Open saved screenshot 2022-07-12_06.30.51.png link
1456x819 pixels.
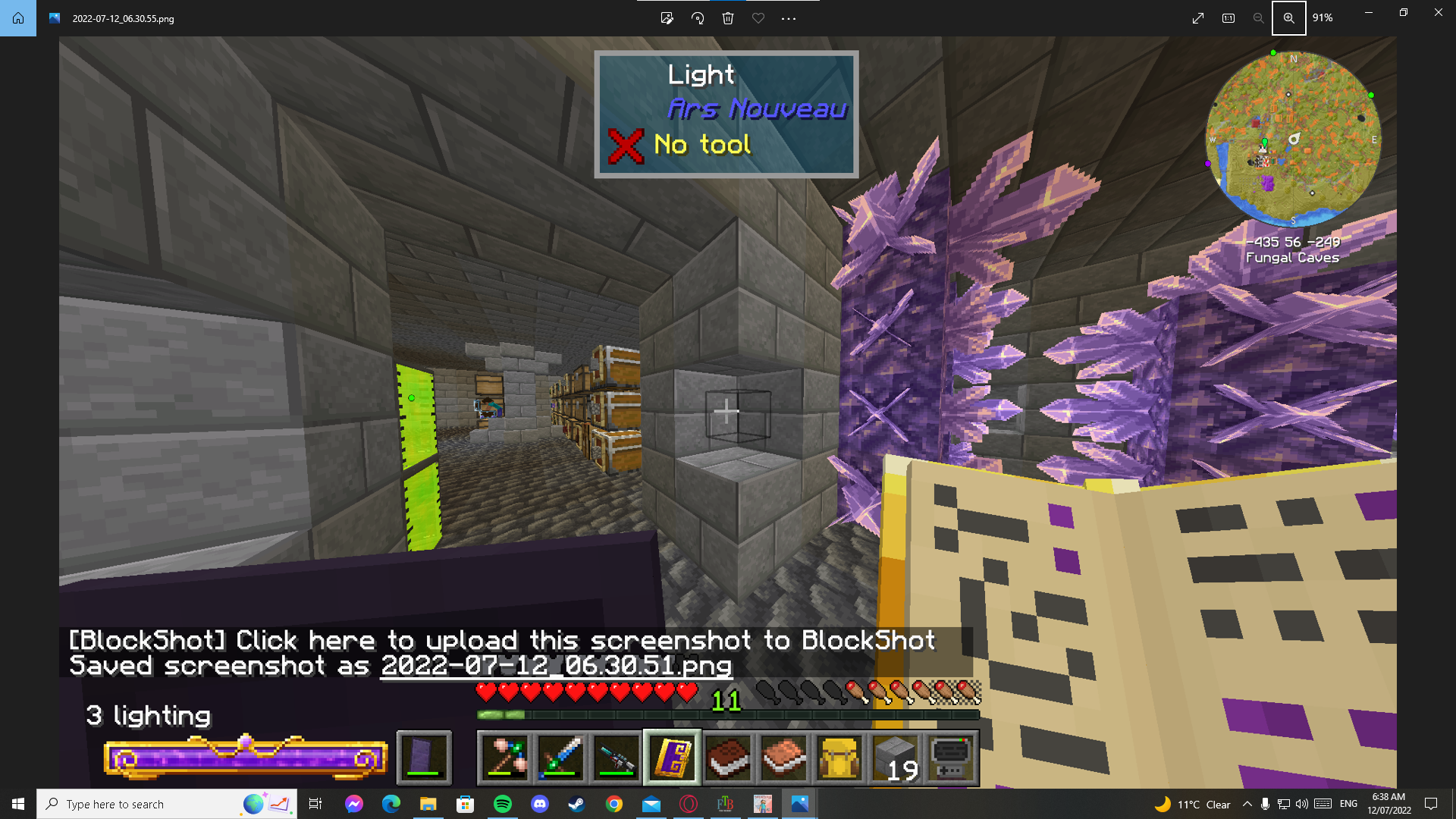coord(556,667)
